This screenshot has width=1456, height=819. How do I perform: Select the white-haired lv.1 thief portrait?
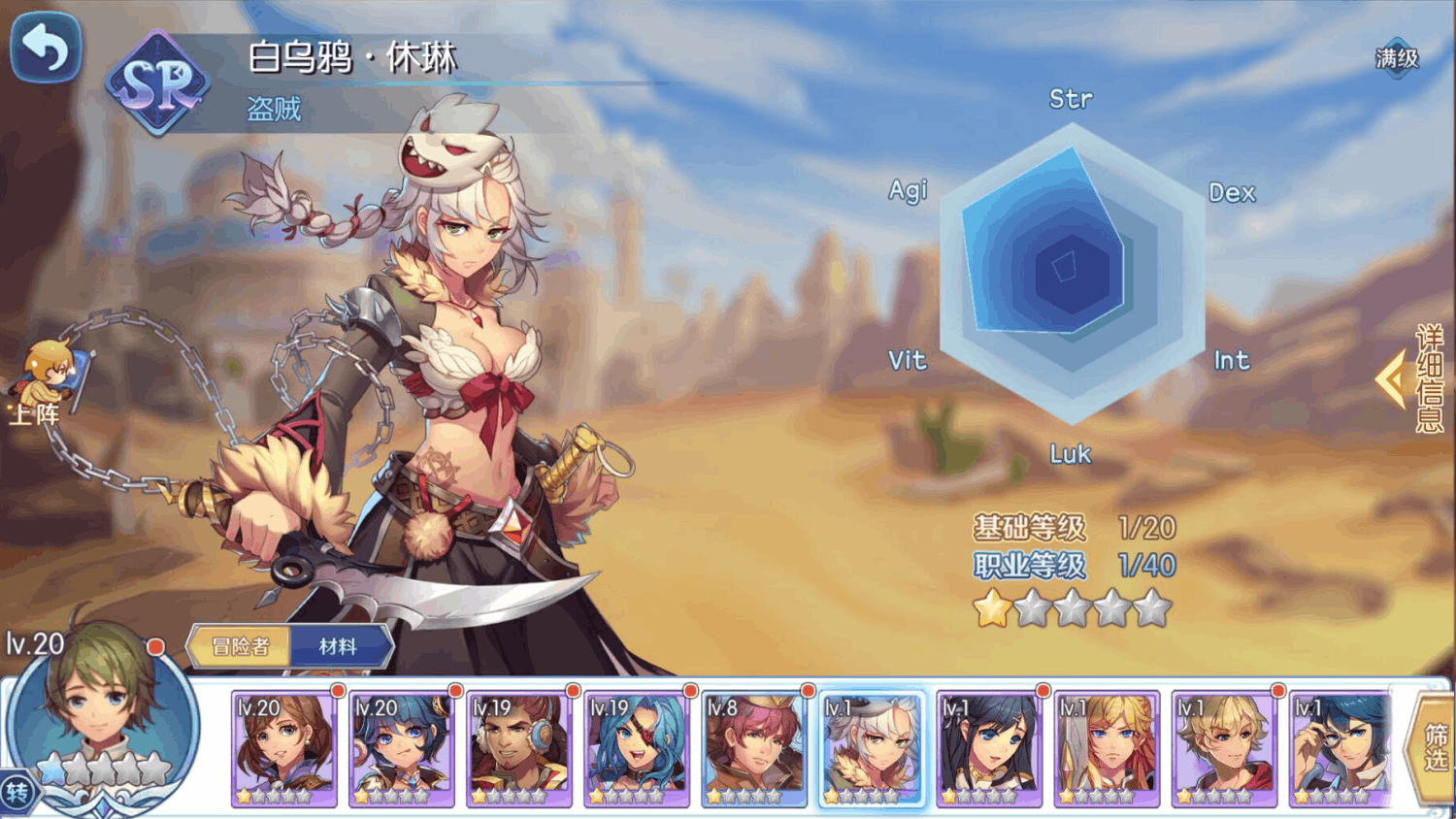coord(872,748)
